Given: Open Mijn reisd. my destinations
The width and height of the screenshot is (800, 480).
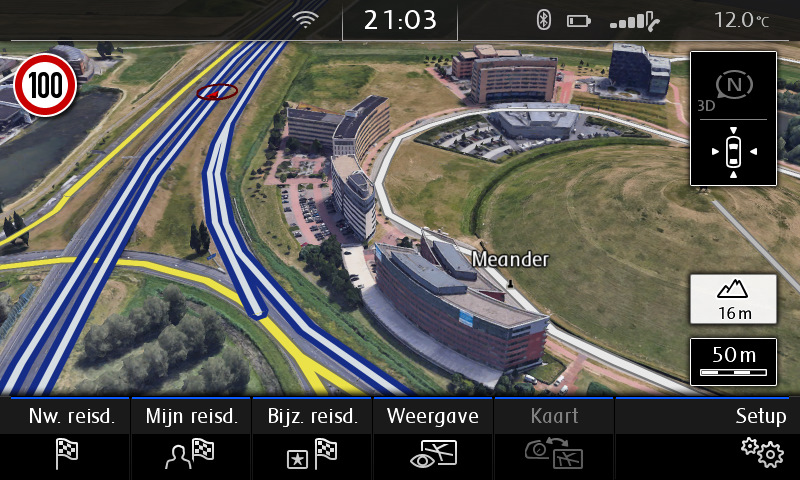Looking at the screenshot, I should click(191, 437).
